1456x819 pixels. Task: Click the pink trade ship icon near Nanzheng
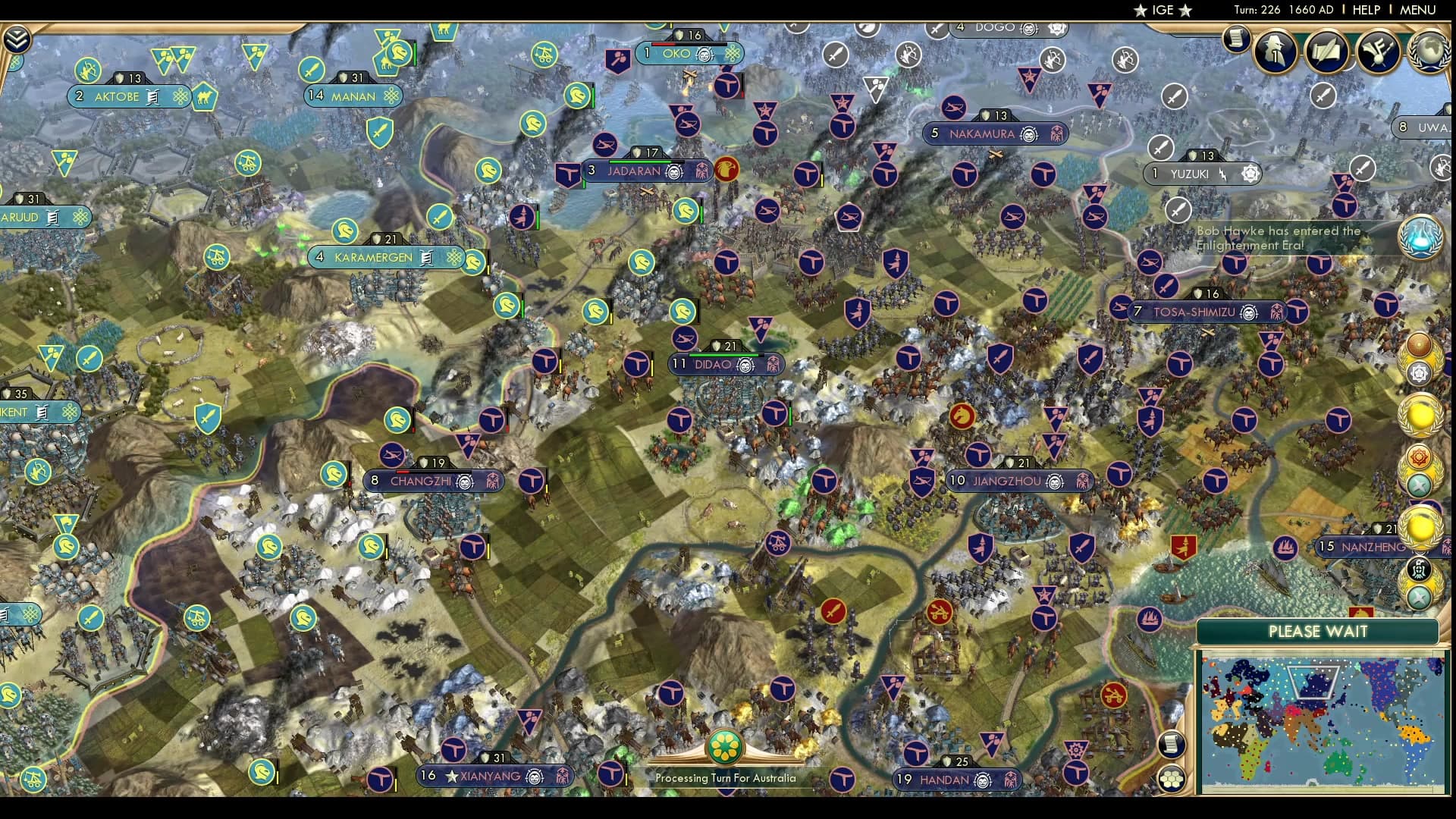coord(1285,549)
